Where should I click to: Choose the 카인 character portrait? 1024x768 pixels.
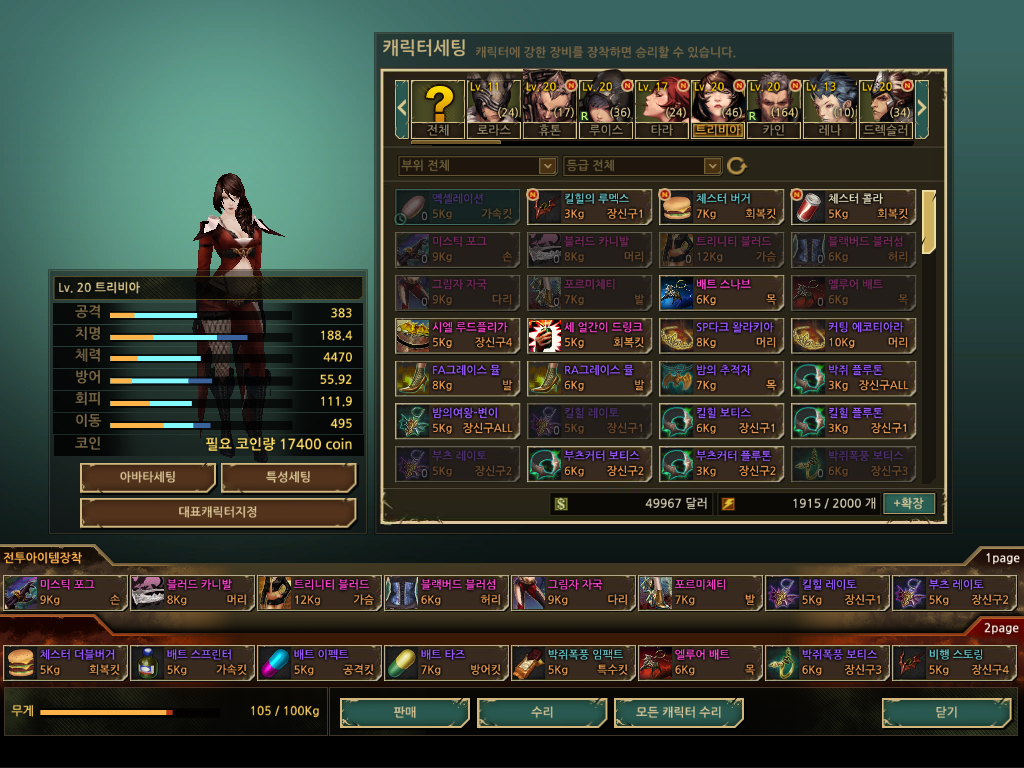pyautogui.click(x=774, y=108)
